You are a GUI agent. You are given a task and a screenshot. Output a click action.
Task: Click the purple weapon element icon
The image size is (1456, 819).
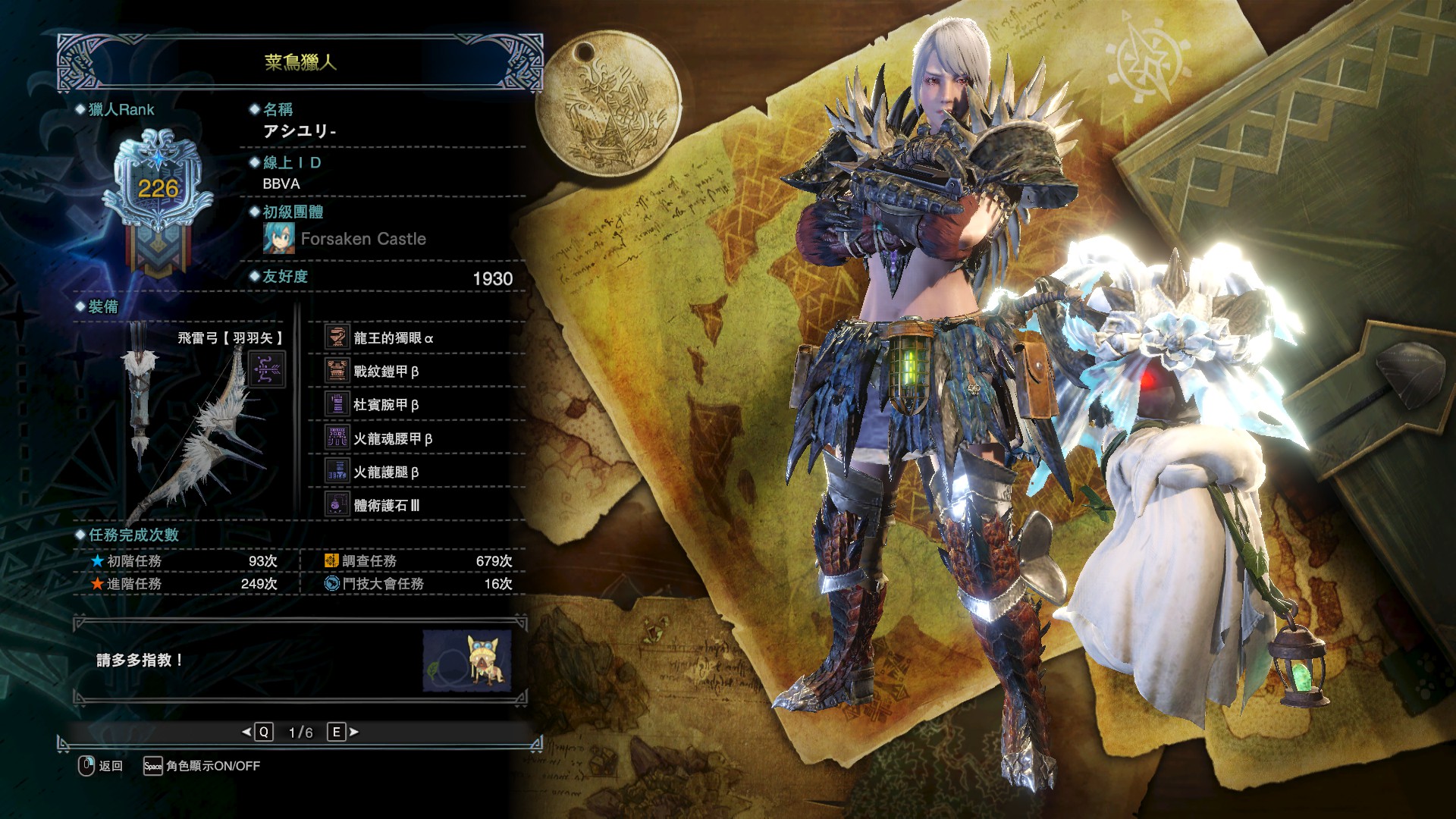click(268, 370)
